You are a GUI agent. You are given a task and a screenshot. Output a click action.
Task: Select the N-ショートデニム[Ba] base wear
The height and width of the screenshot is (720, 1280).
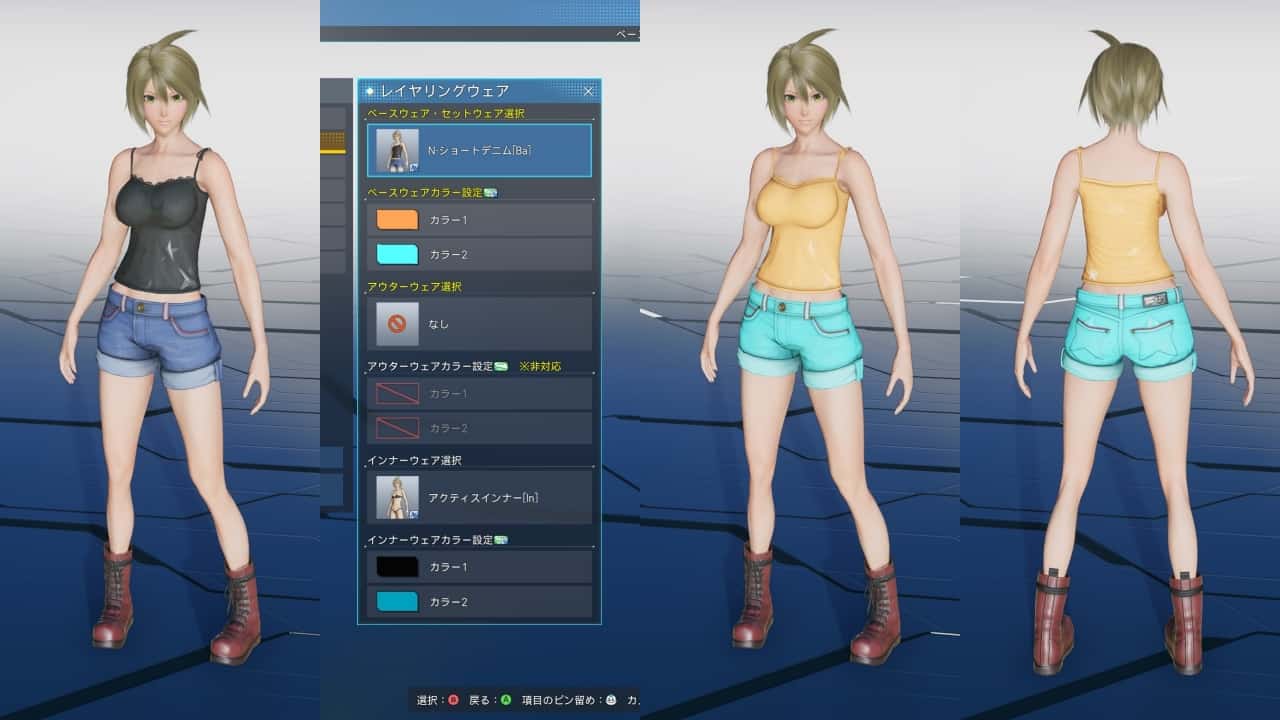coord(479,150)
